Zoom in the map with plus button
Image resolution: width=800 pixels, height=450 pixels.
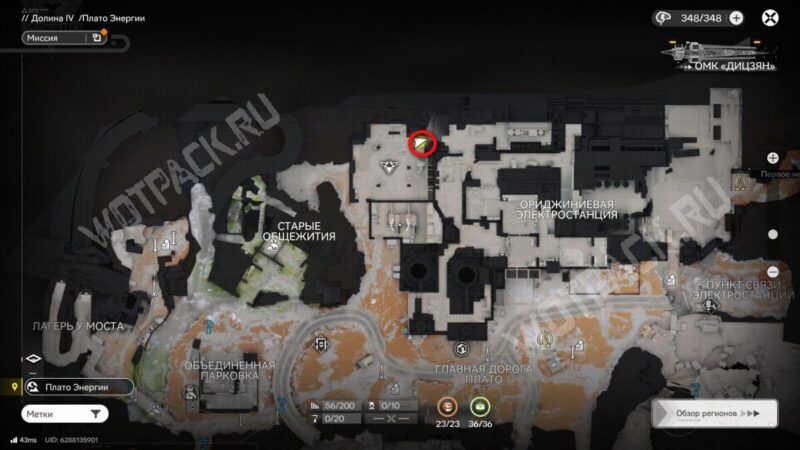773,158
